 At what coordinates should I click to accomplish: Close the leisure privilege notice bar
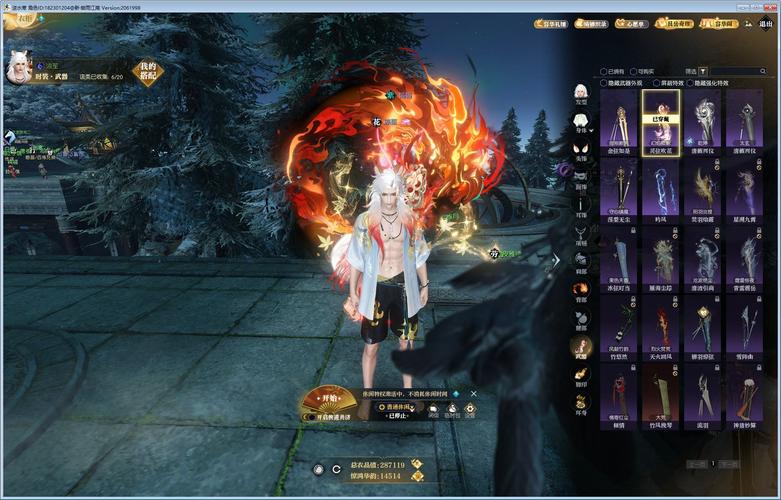pyautogui.click(x=473, y=394)
